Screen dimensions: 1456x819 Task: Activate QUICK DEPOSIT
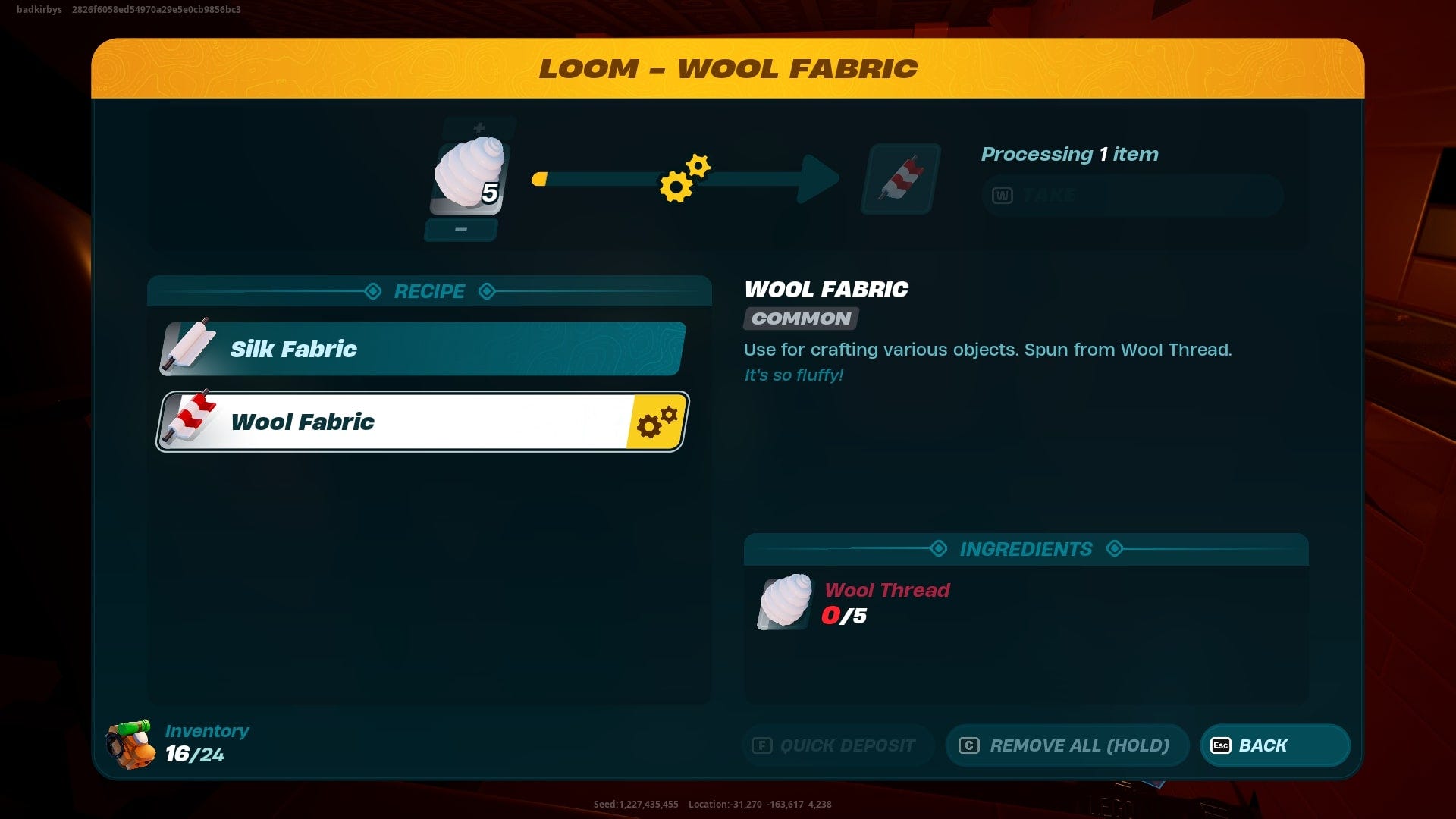[x=837, y=745]
